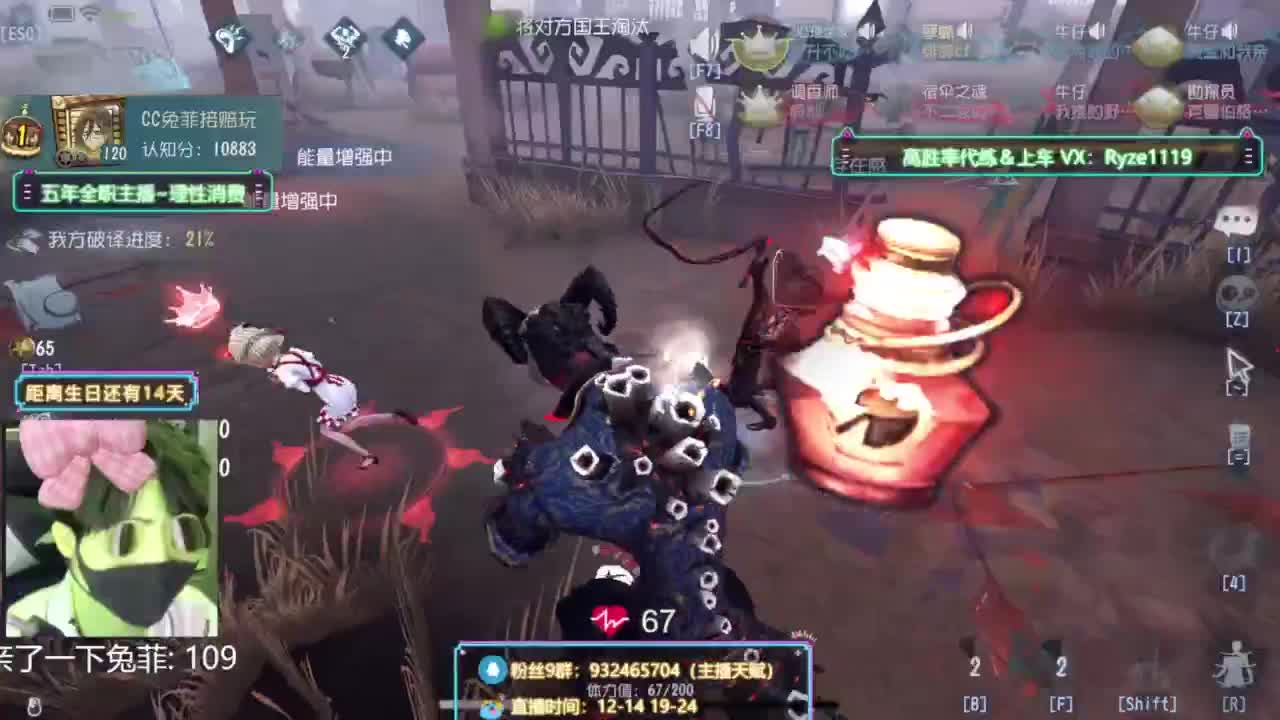
Task: Click the cursor pointer icon on right sidebar
Action: [1240, 365]
